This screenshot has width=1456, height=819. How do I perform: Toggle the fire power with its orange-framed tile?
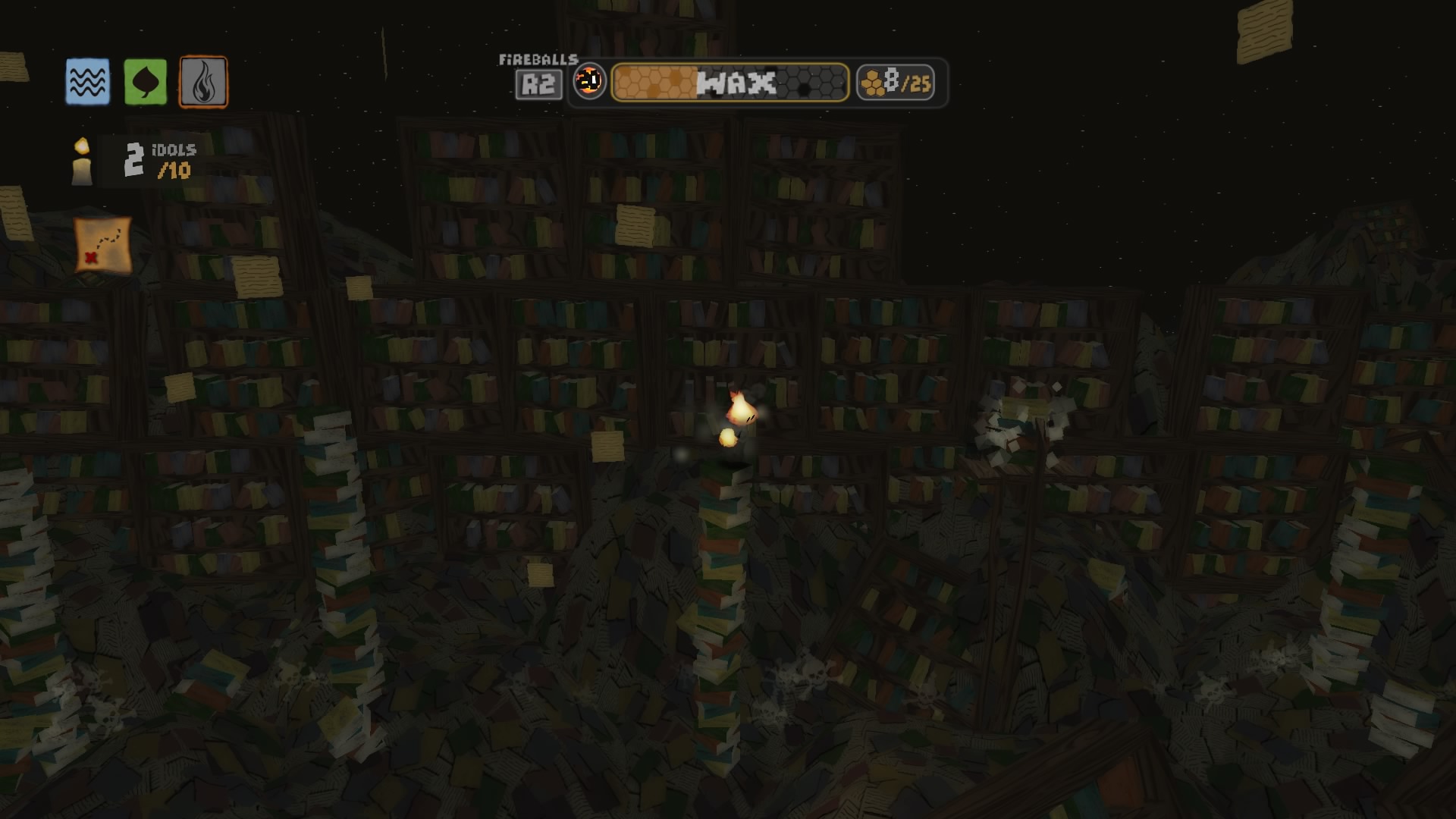[x=202, y=81]
